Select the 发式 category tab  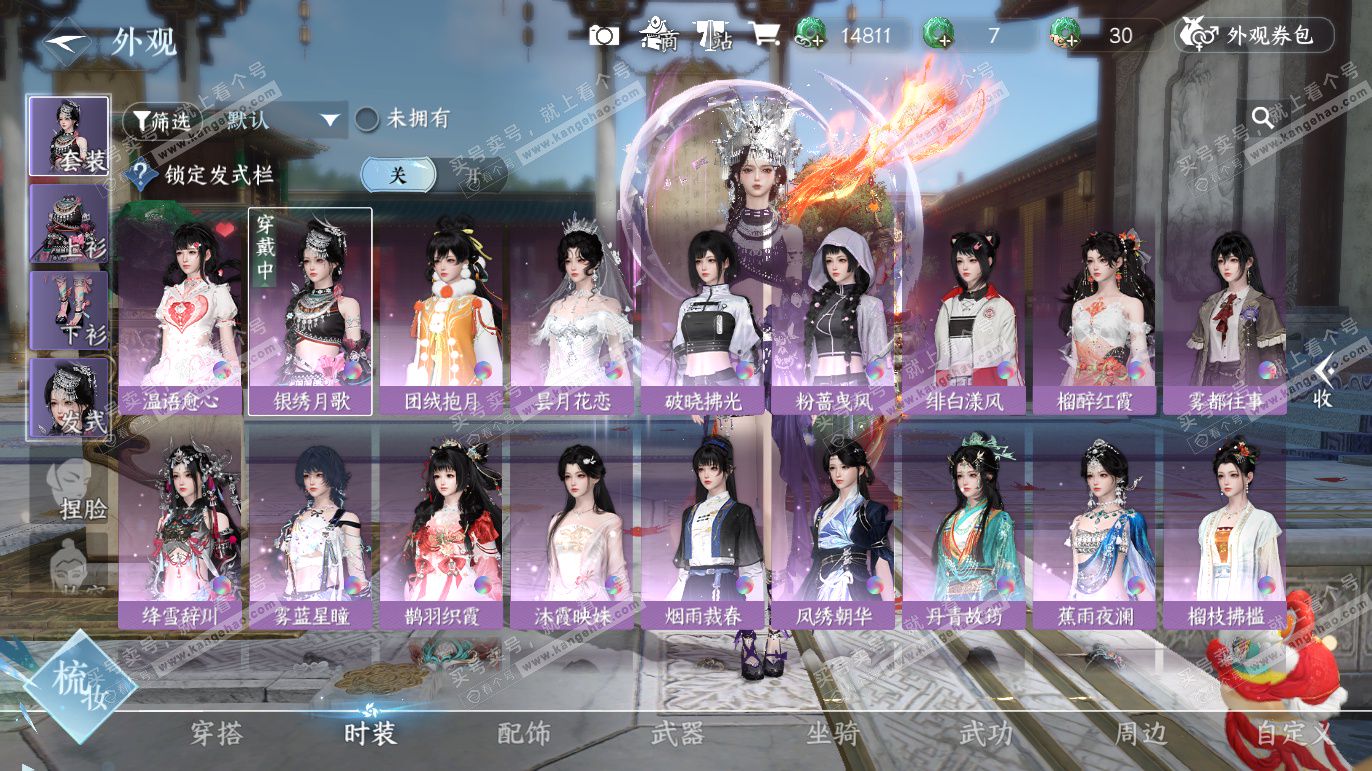click(x=69, y=398)
